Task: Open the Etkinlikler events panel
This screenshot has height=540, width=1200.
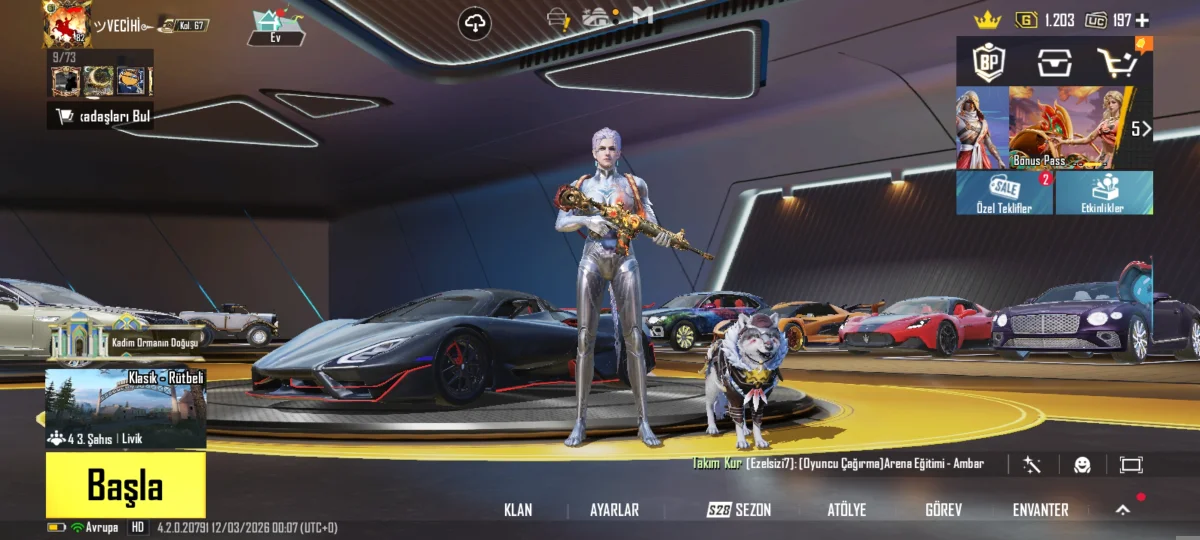Action: click(x=1104, y=193)
